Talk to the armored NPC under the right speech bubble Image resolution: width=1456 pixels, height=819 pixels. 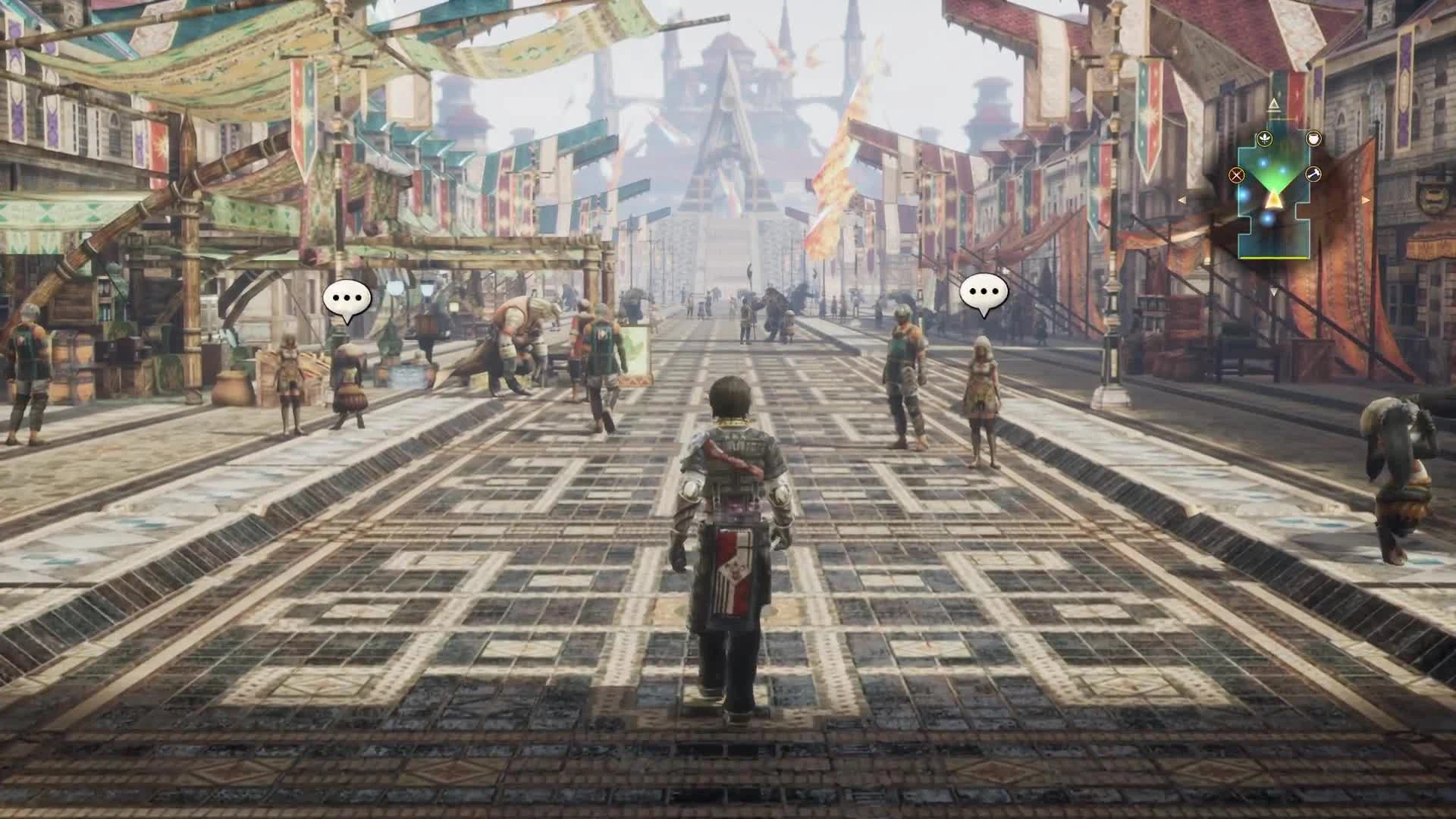pos(903,372)
